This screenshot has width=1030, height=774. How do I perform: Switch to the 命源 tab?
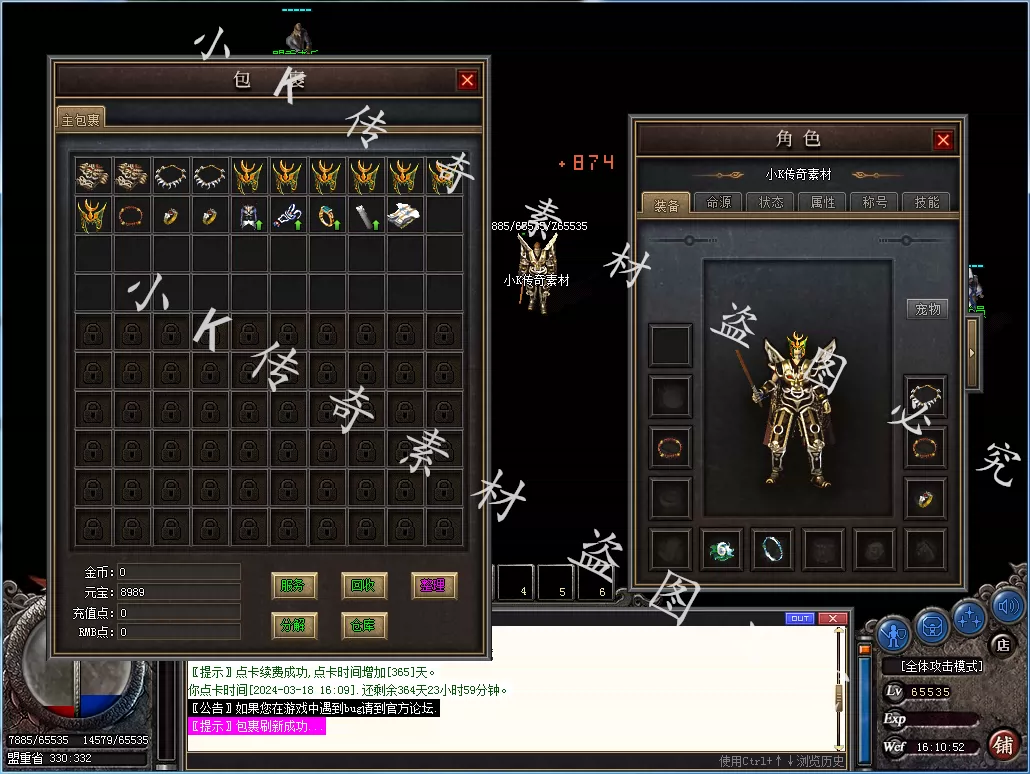pos(719,203)
